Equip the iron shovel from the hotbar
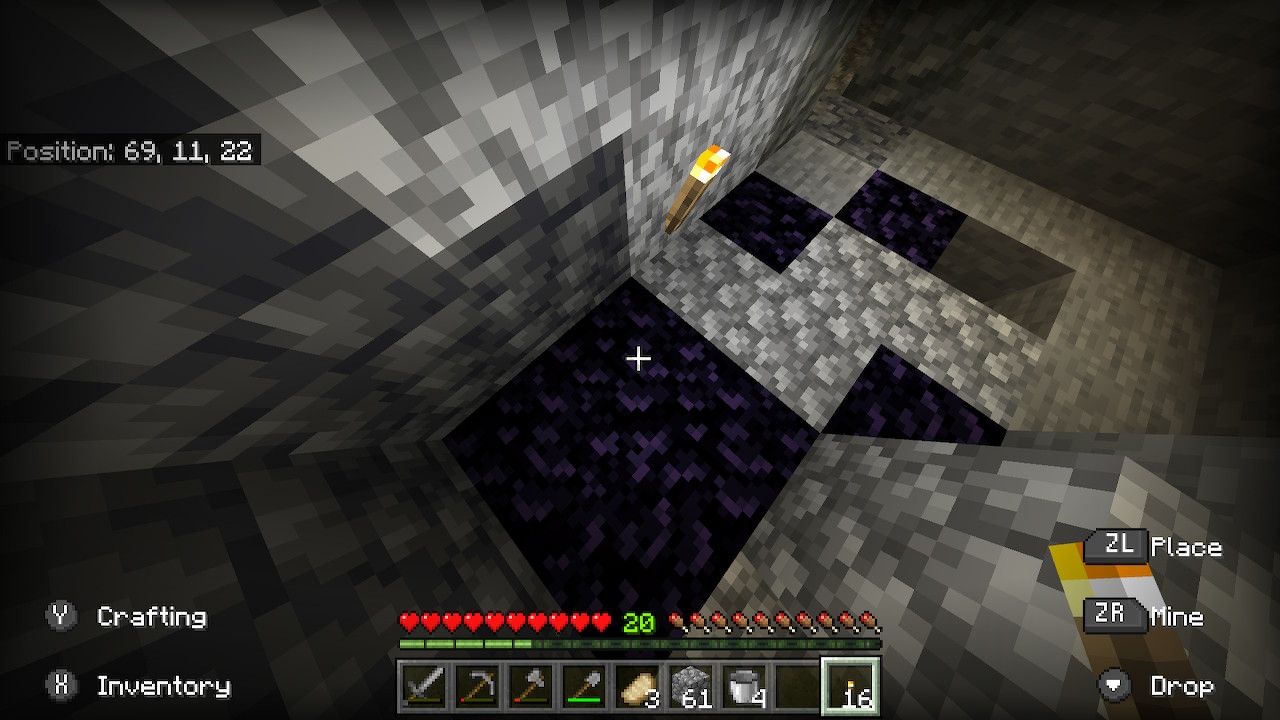The width and height of the screenshot is (1280, 720). tap(584, 687)
